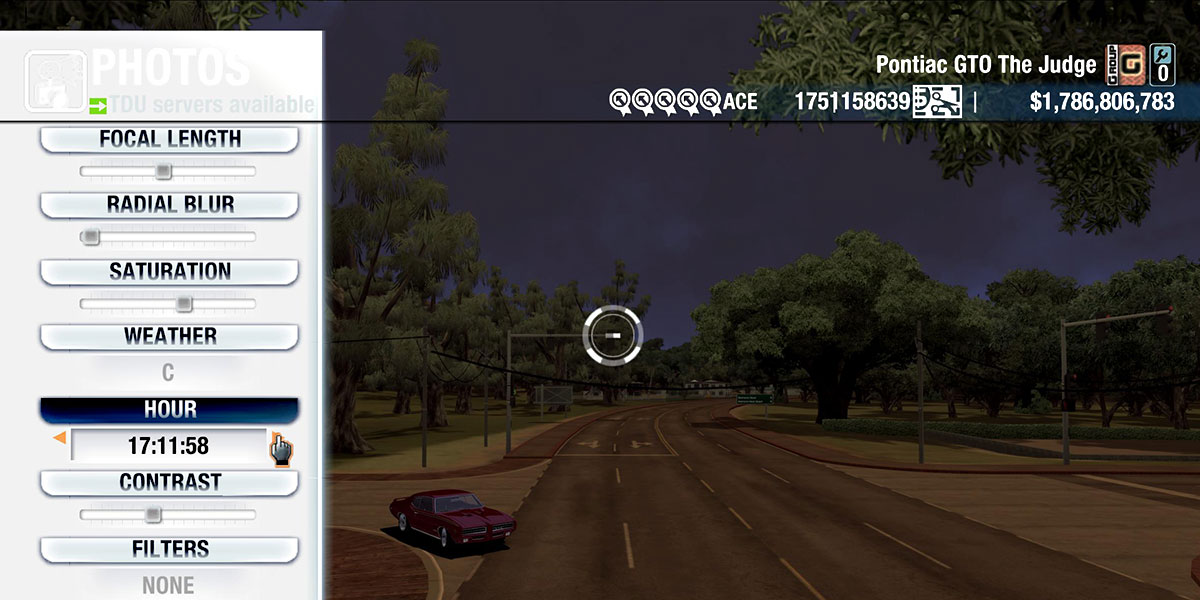Decrease the hour with the left arrow
Viewport: 1200px width, 600px height.
click(60, 438)
